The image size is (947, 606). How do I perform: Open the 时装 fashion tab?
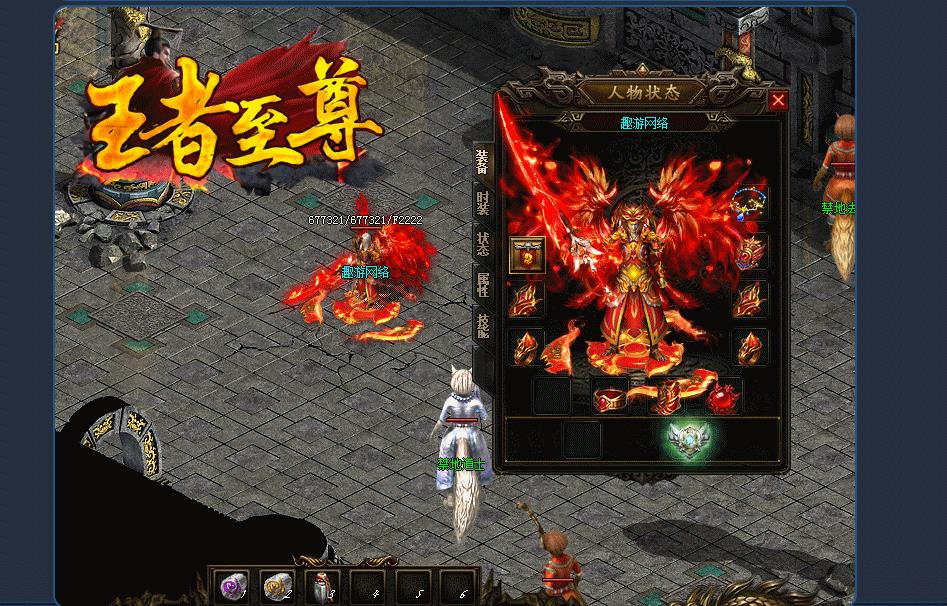(482, 203)
